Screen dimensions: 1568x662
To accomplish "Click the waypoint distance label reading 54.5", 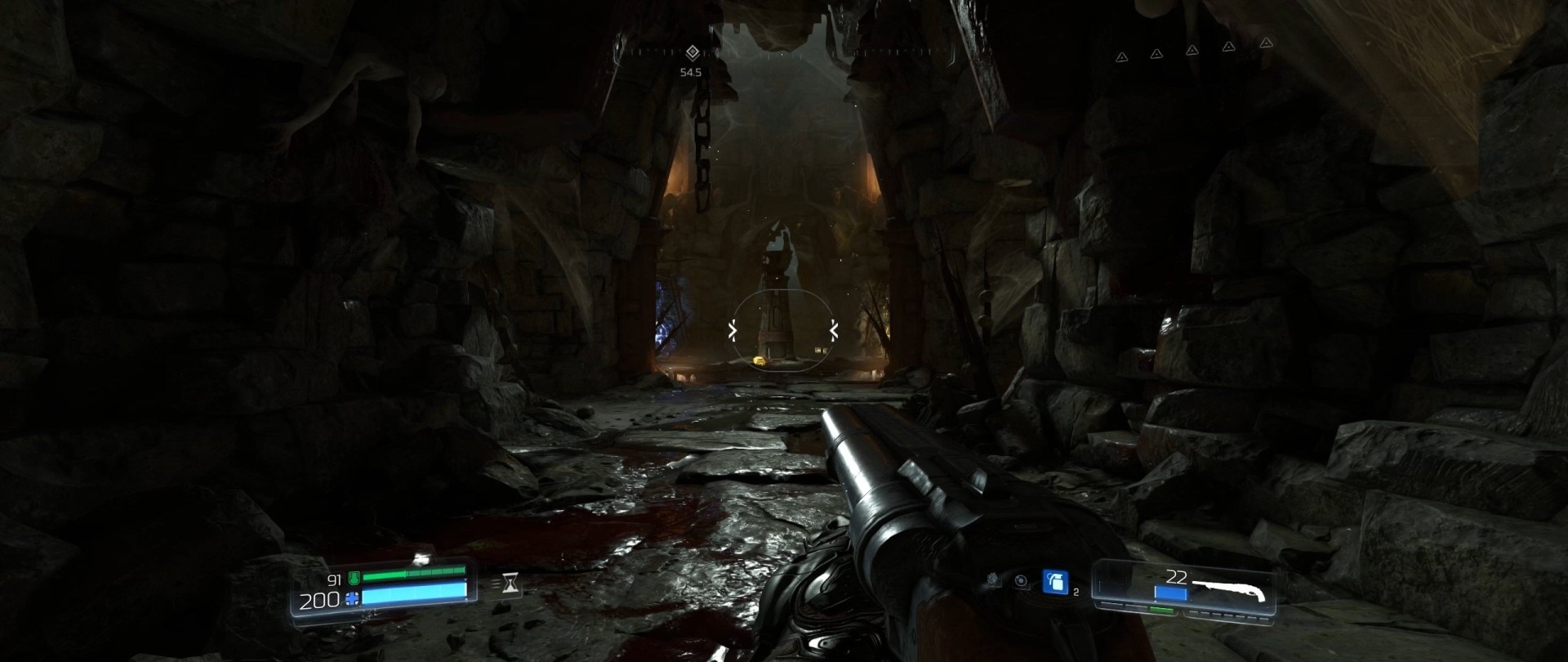I will pyautogui.click(x=691, y=72).
